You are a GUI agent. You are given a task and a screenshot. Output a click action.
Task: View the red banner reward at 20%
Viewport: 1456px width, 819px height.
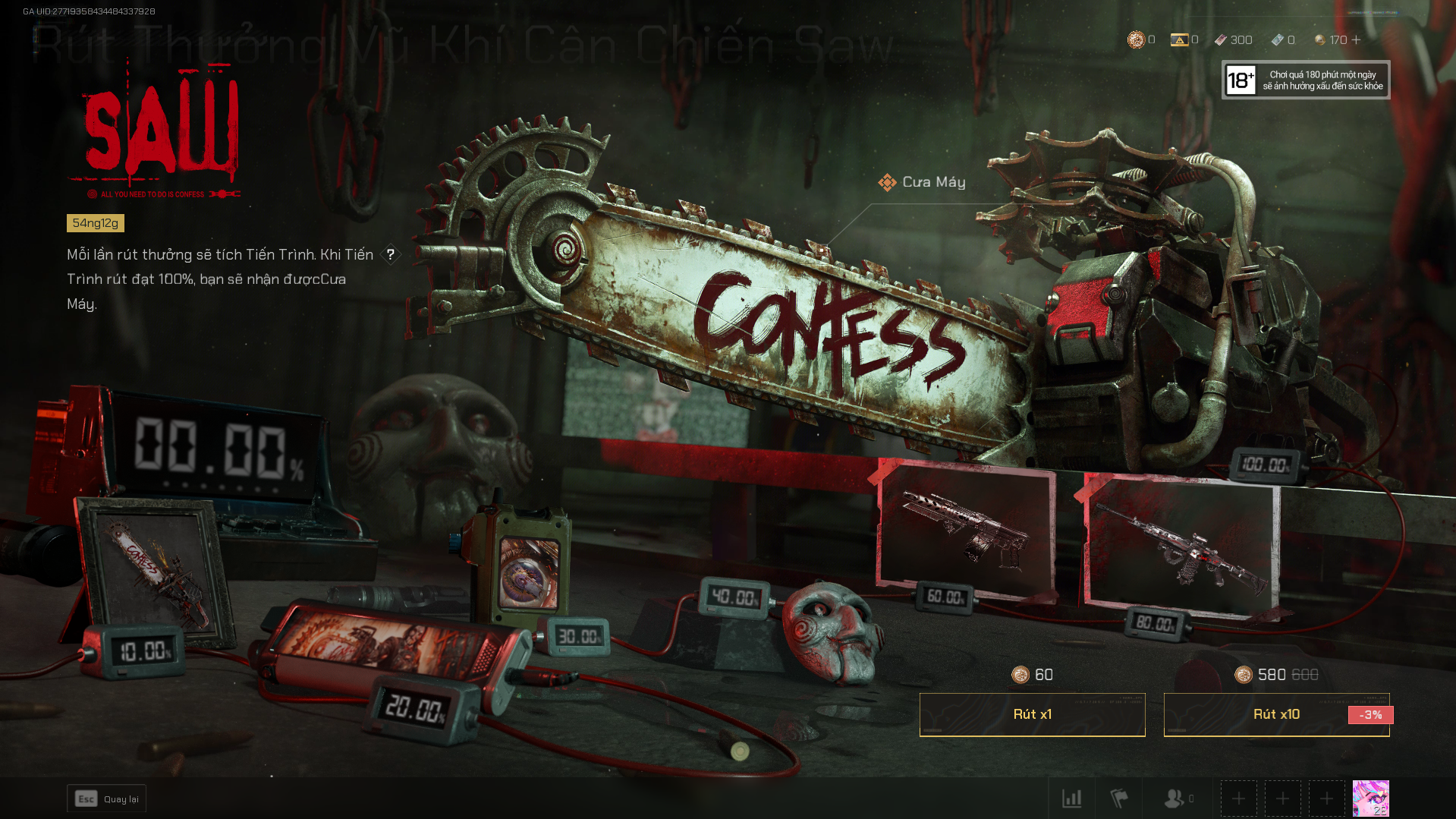387,638
